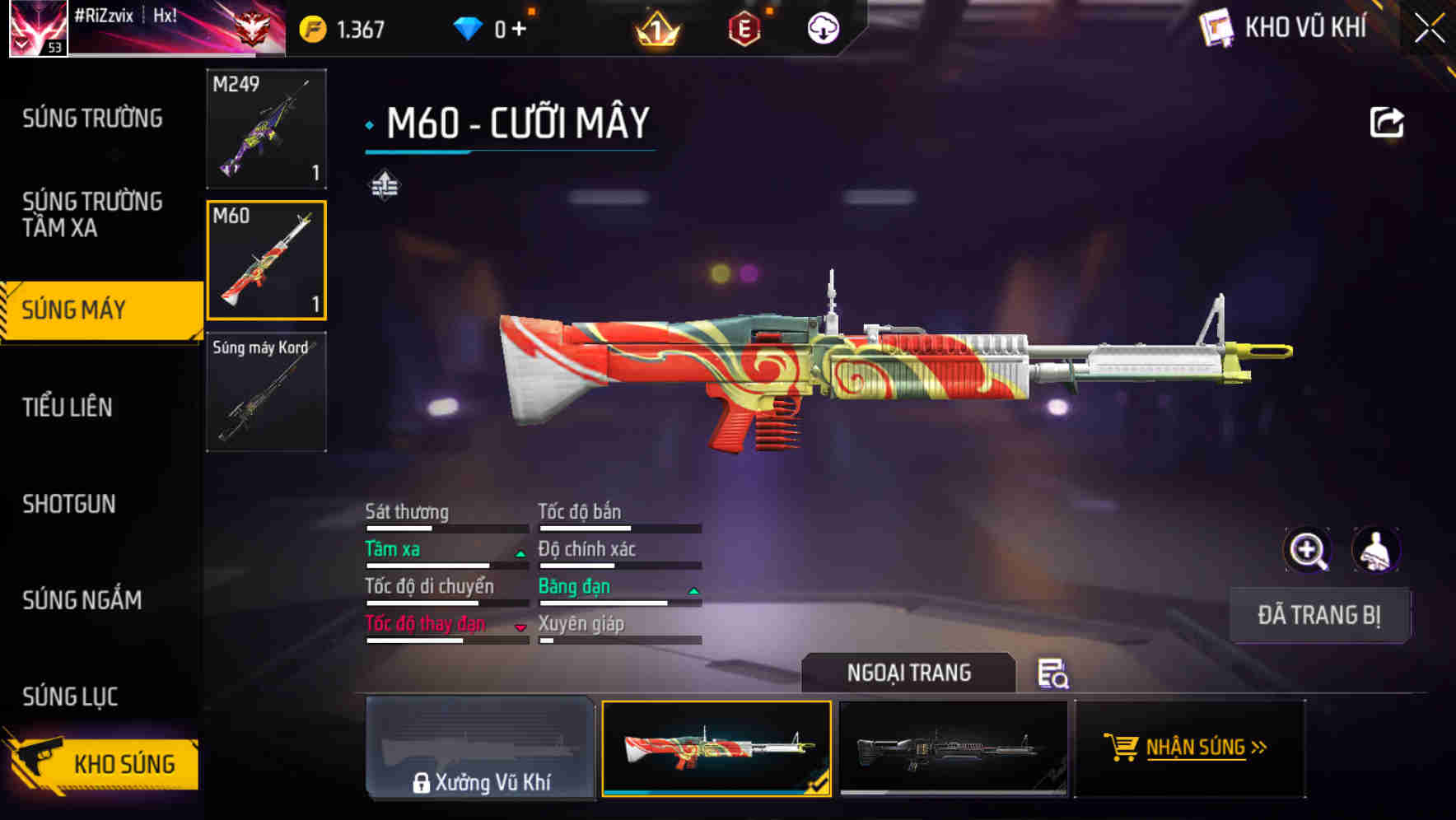Tap the share icon beside the weapon name
Screen dimensions: 1456x820
tap(1388, 121)
